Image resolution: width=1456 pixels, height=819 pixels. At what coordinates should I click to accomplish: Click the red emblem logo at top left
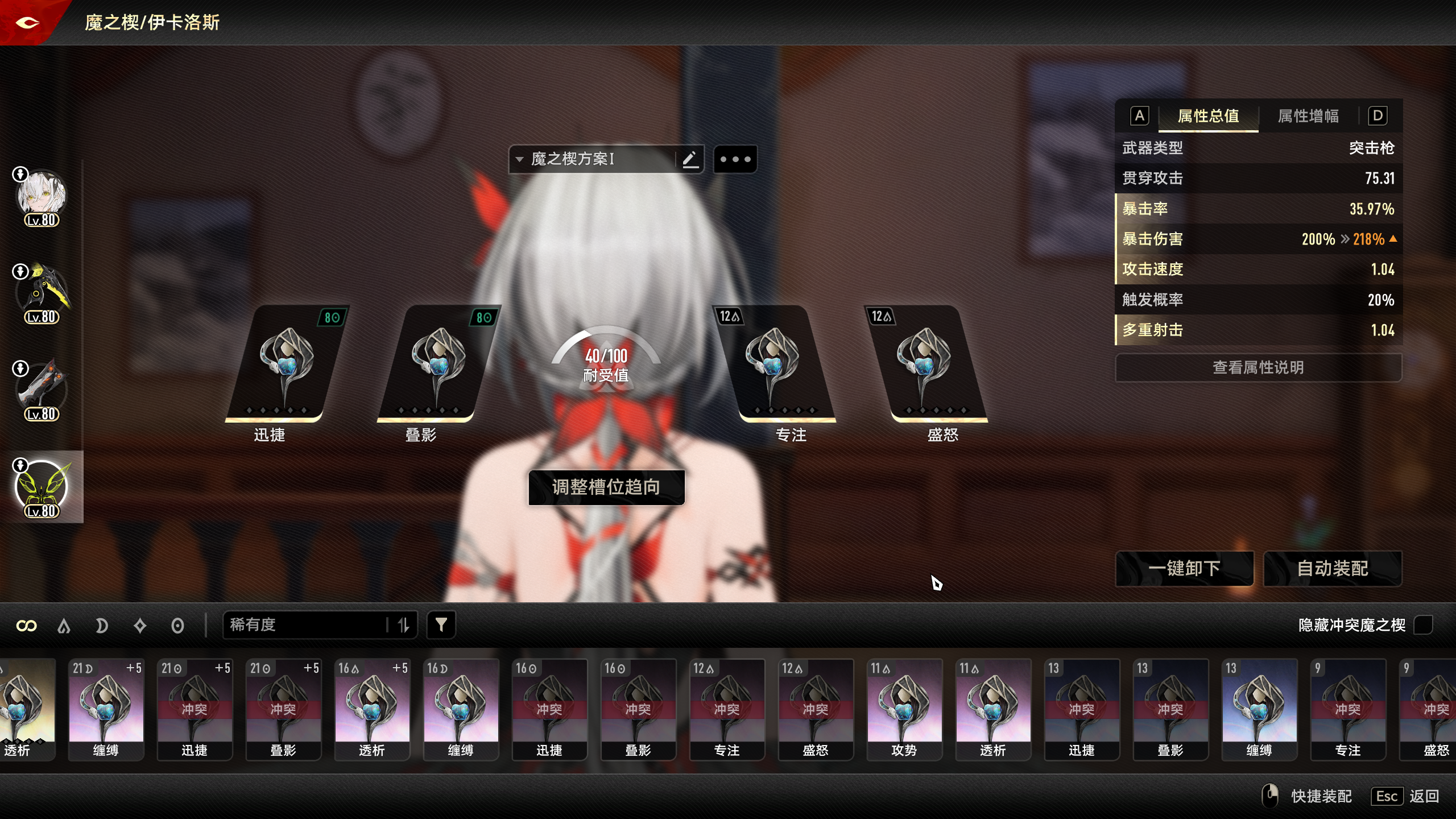[x=27, y=23]
